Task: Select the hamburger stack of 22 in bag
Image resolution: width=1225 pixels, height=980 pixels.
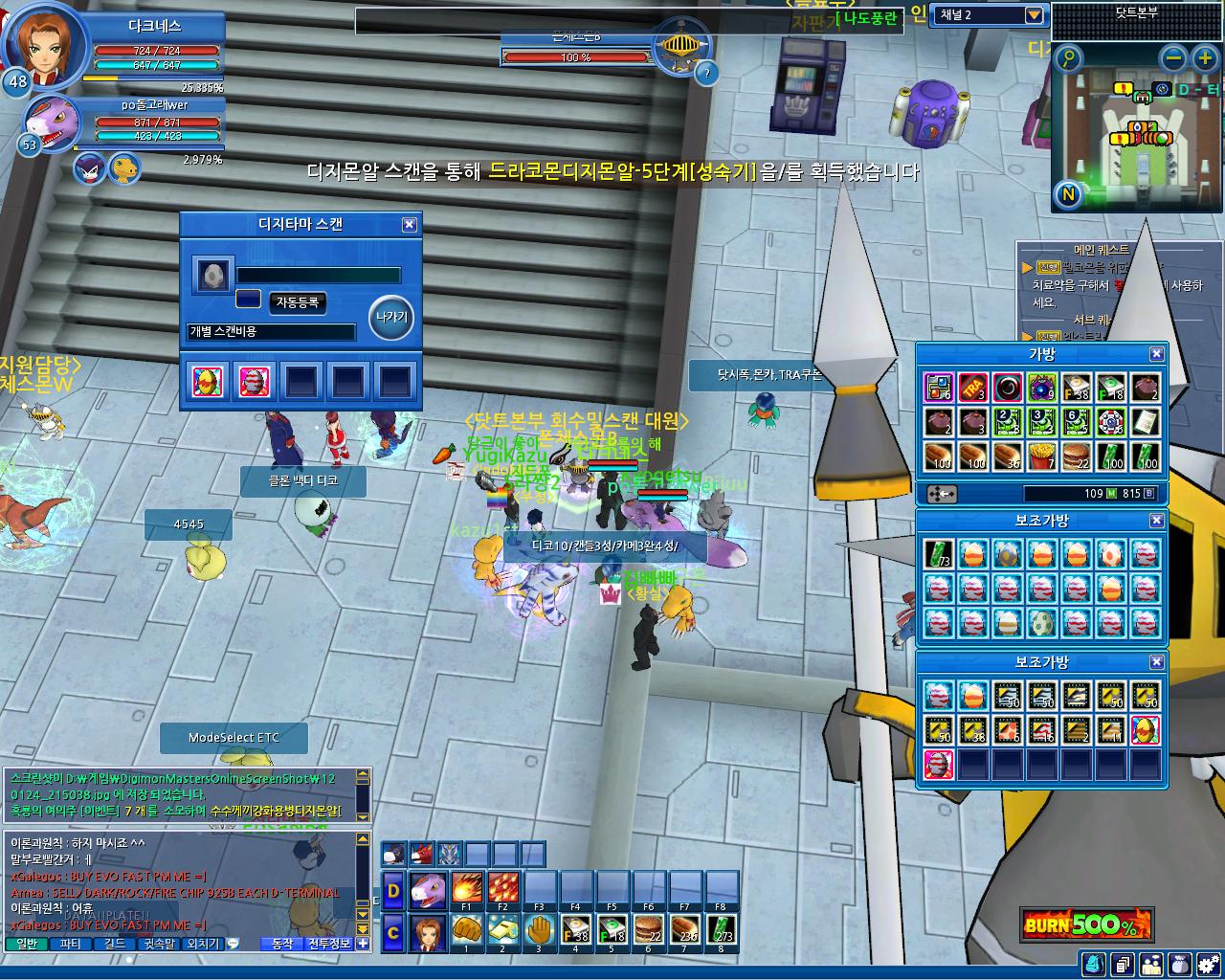Action: pos(1077,457)
